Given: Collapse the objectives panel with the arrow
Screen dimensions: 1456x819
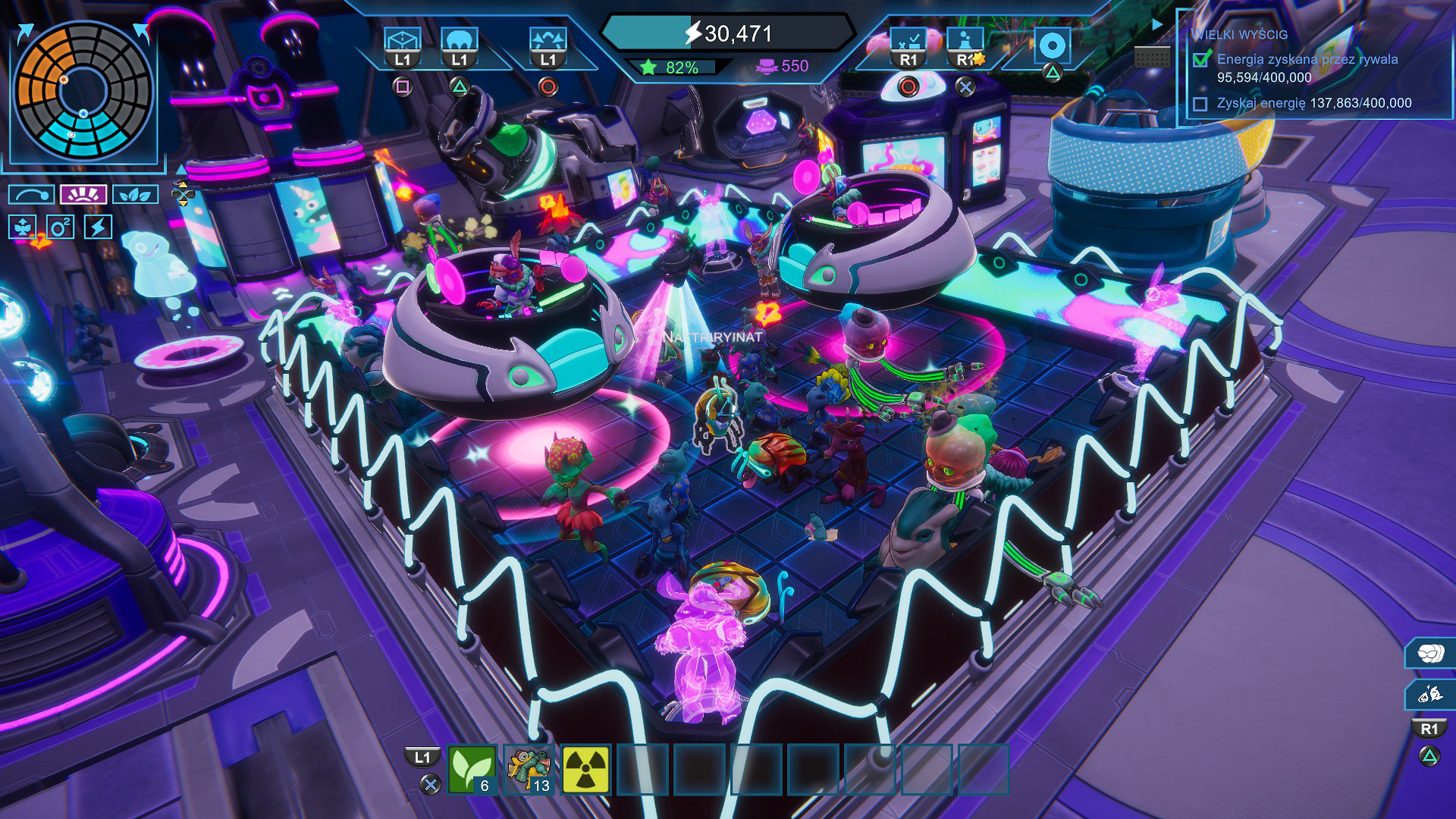Looking at the screenshot, I should pos(1157,24).
